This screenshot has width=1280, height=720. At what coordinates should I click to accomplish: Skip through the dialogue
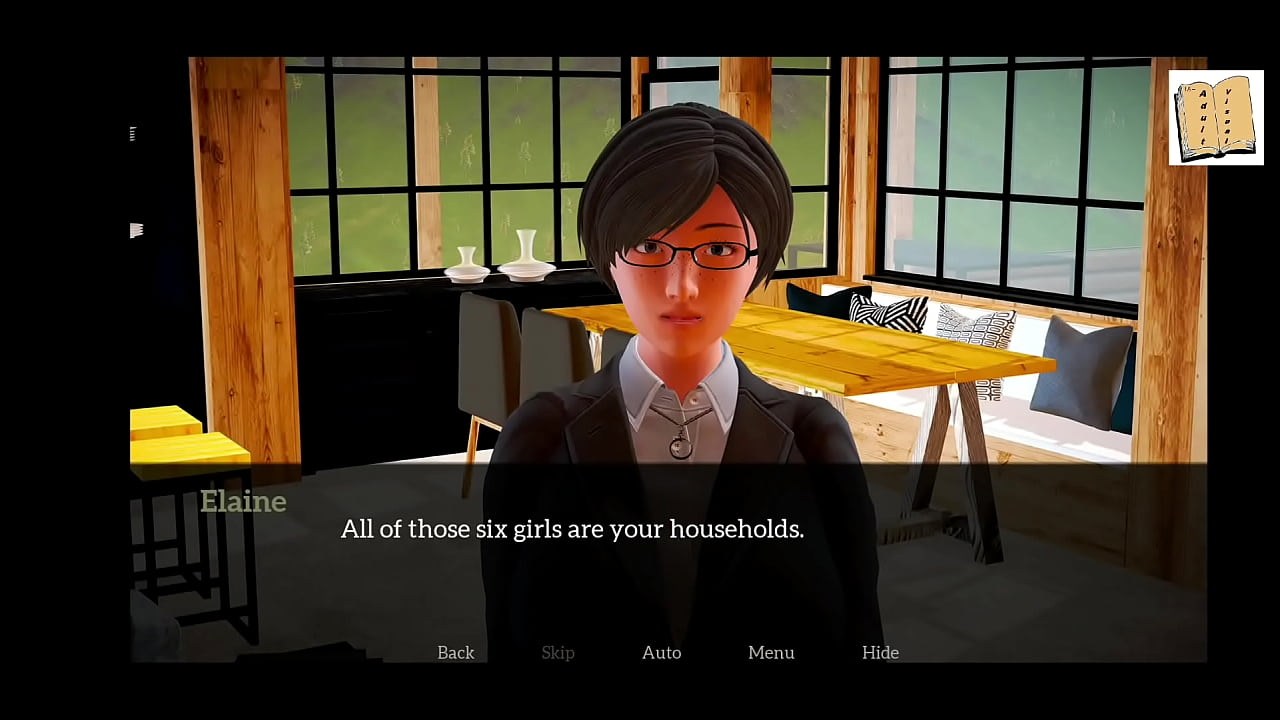[x=558, y=652]
